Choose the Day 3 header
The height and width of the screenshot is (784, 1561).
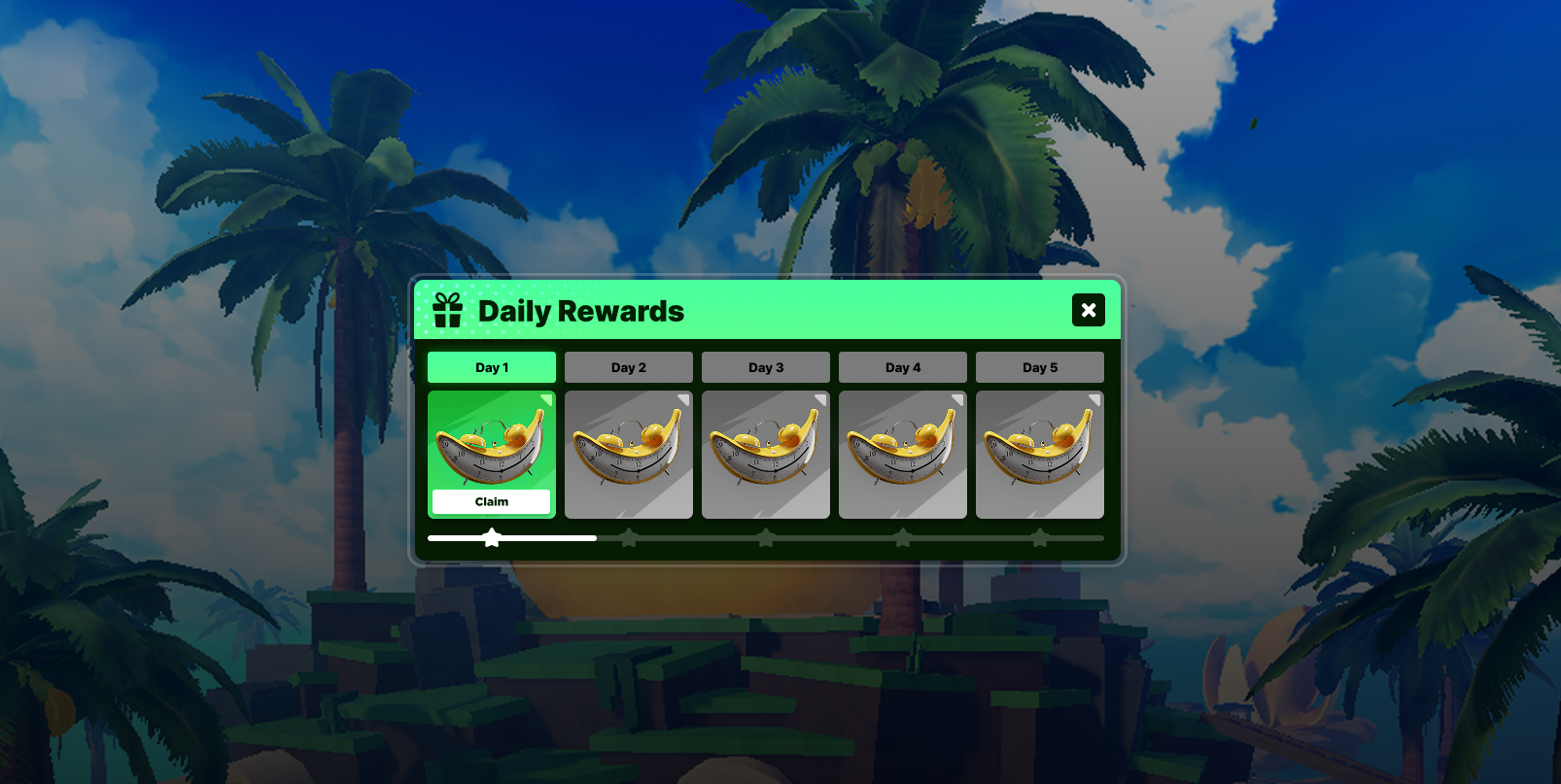coord(766,367)
